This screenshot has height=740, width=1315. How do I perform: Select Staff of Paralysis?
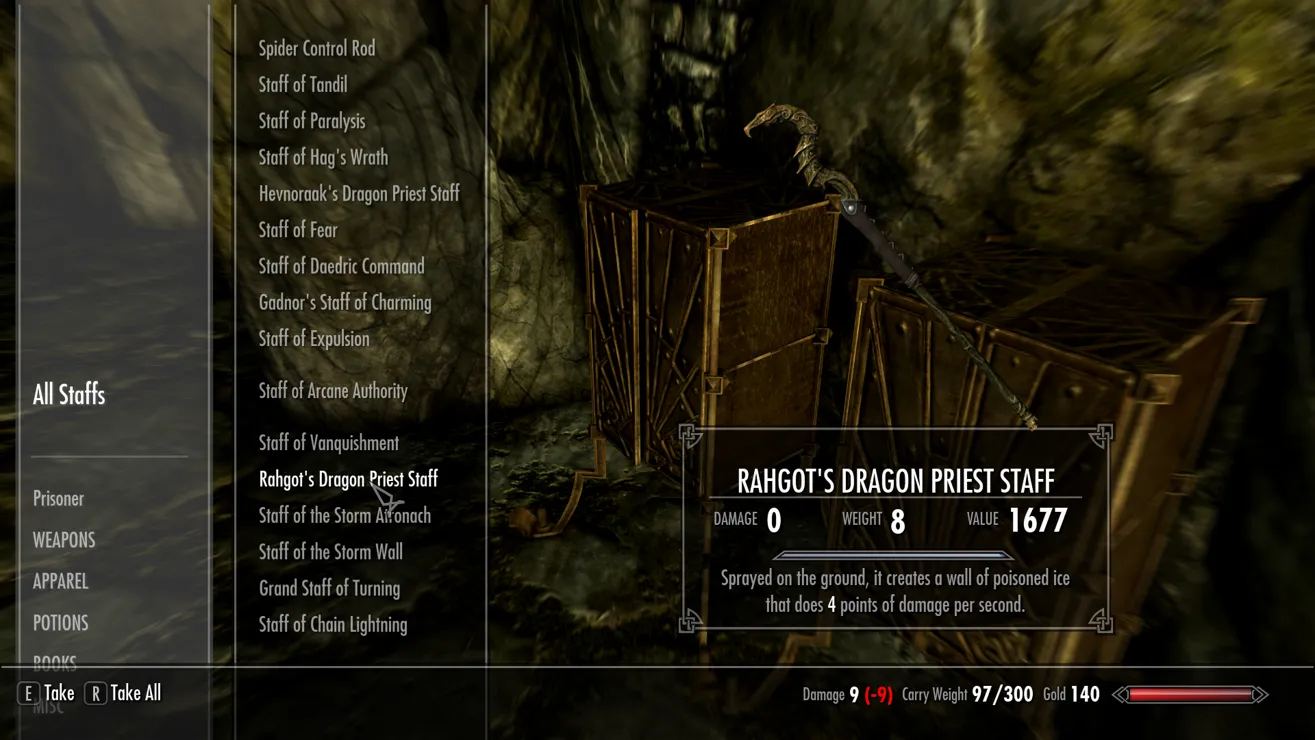click(x=312, y=121)
